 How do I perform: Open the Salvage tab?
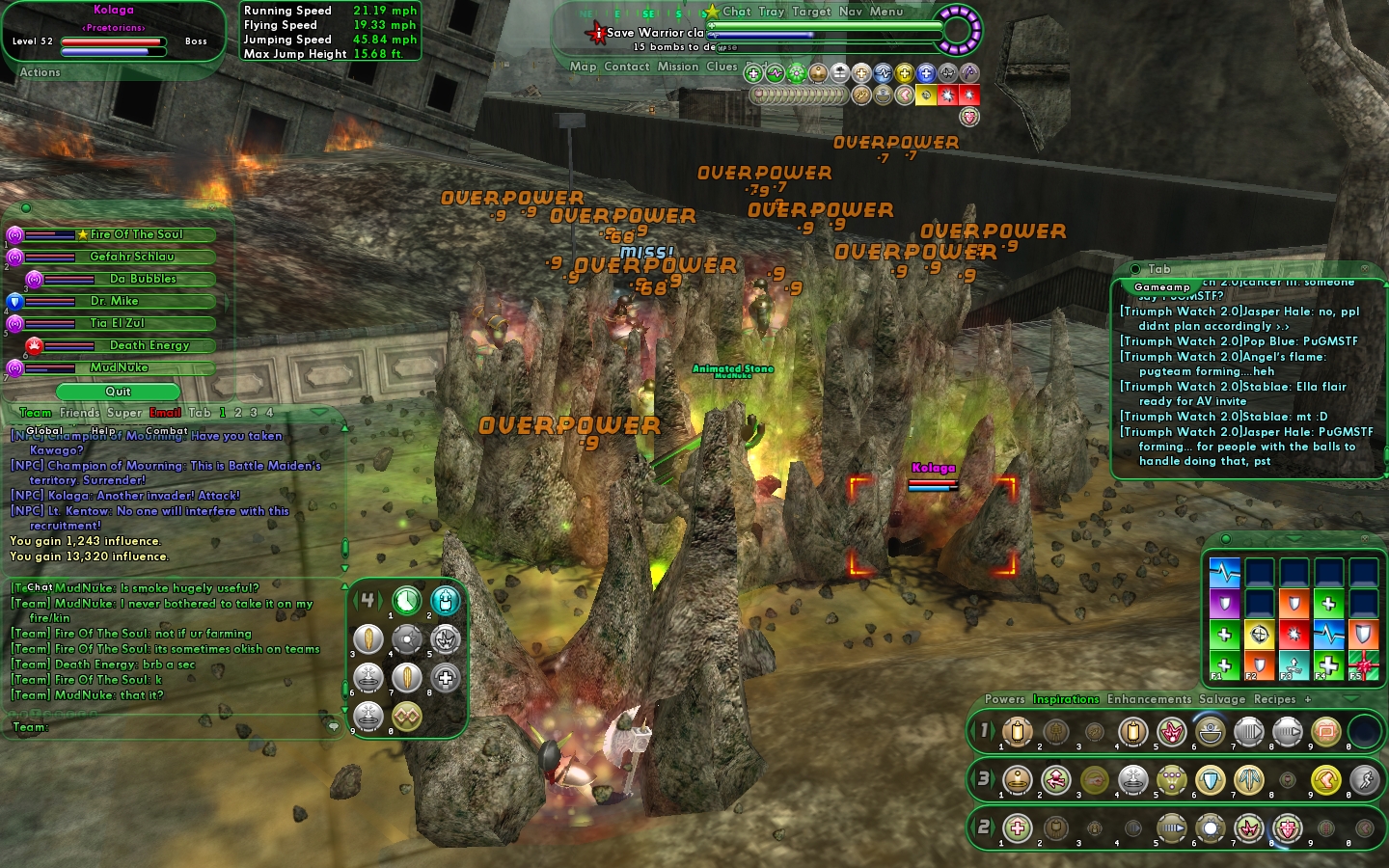(x=1222, y=699)
